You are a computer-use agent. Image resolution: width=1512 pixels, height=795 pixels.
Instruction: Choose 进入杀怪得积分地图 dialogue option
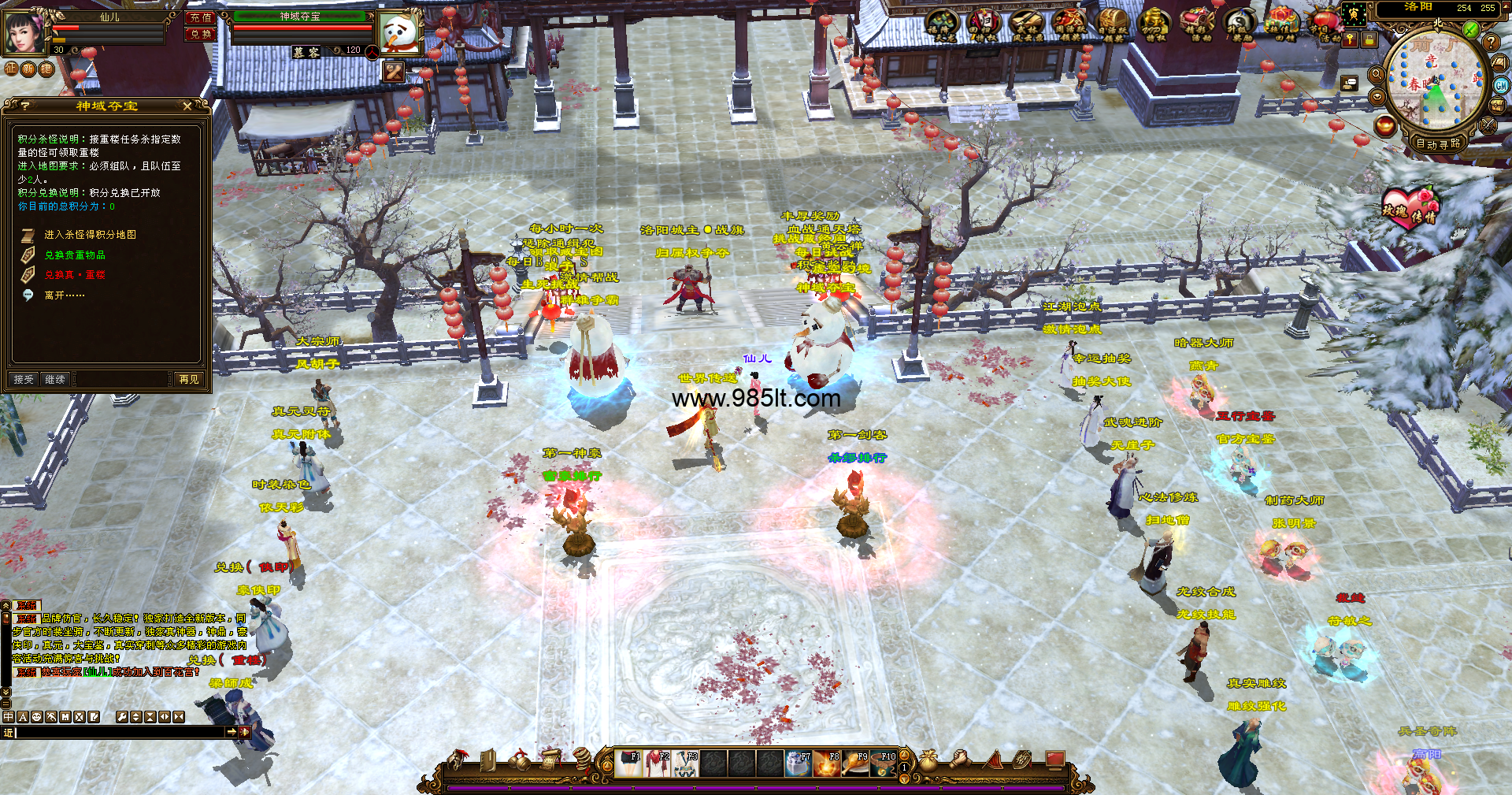click(90, 235)
